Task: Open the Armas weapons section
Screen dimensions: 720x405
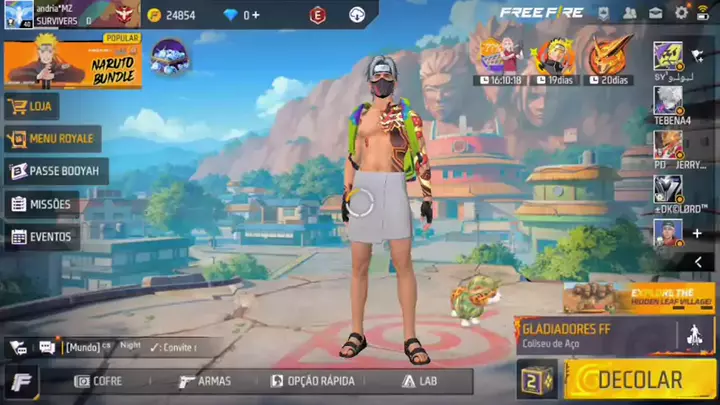Action: click(x=205, y=381)
